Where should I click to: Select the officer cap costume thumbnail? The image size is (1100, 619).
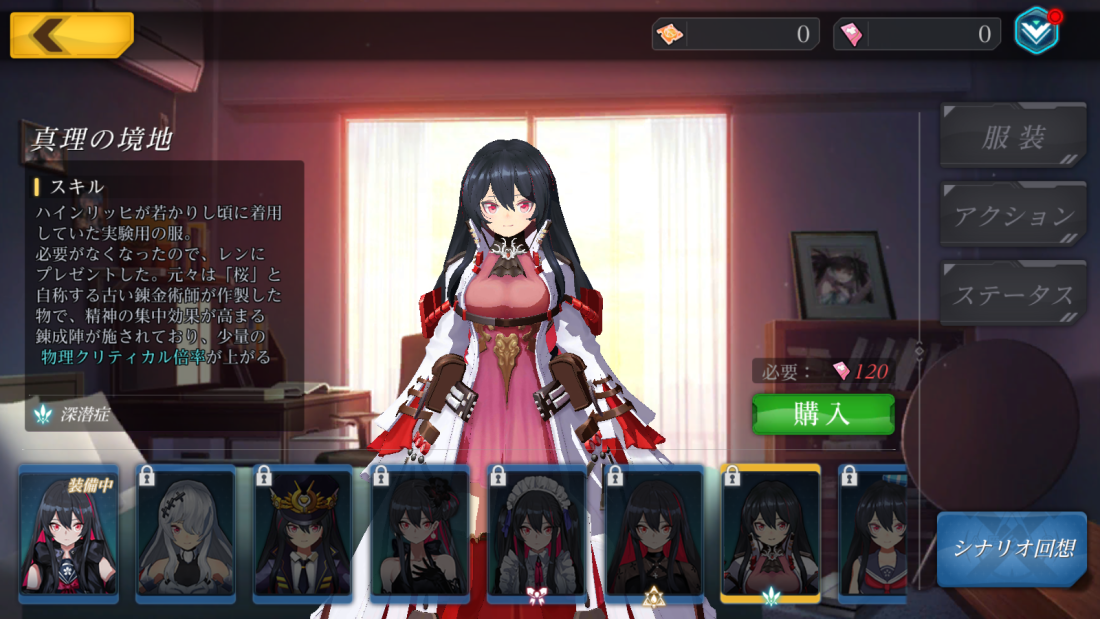coord(303,534)
